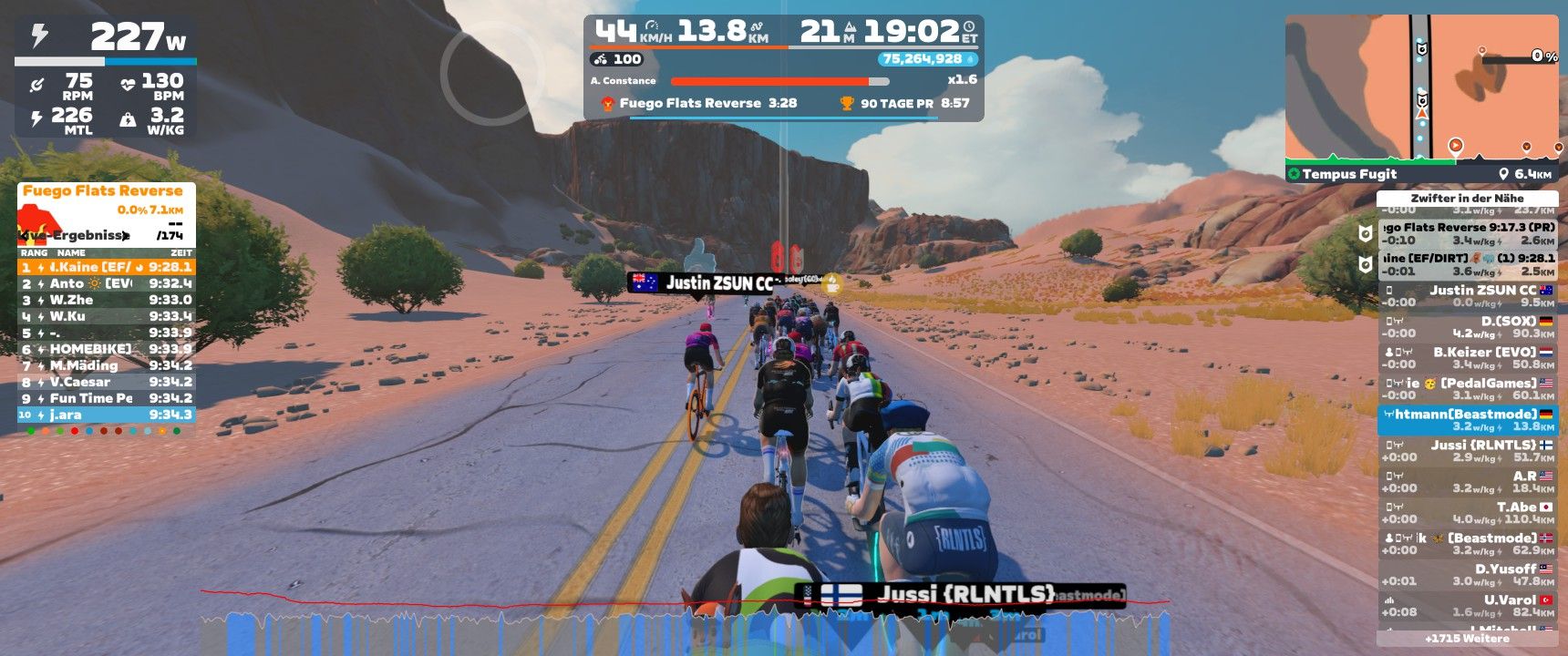The image size is (1568, 656).
Task: Select W.Zhe in the Fuego Flats leaderboard
Action: pos(106,300)
